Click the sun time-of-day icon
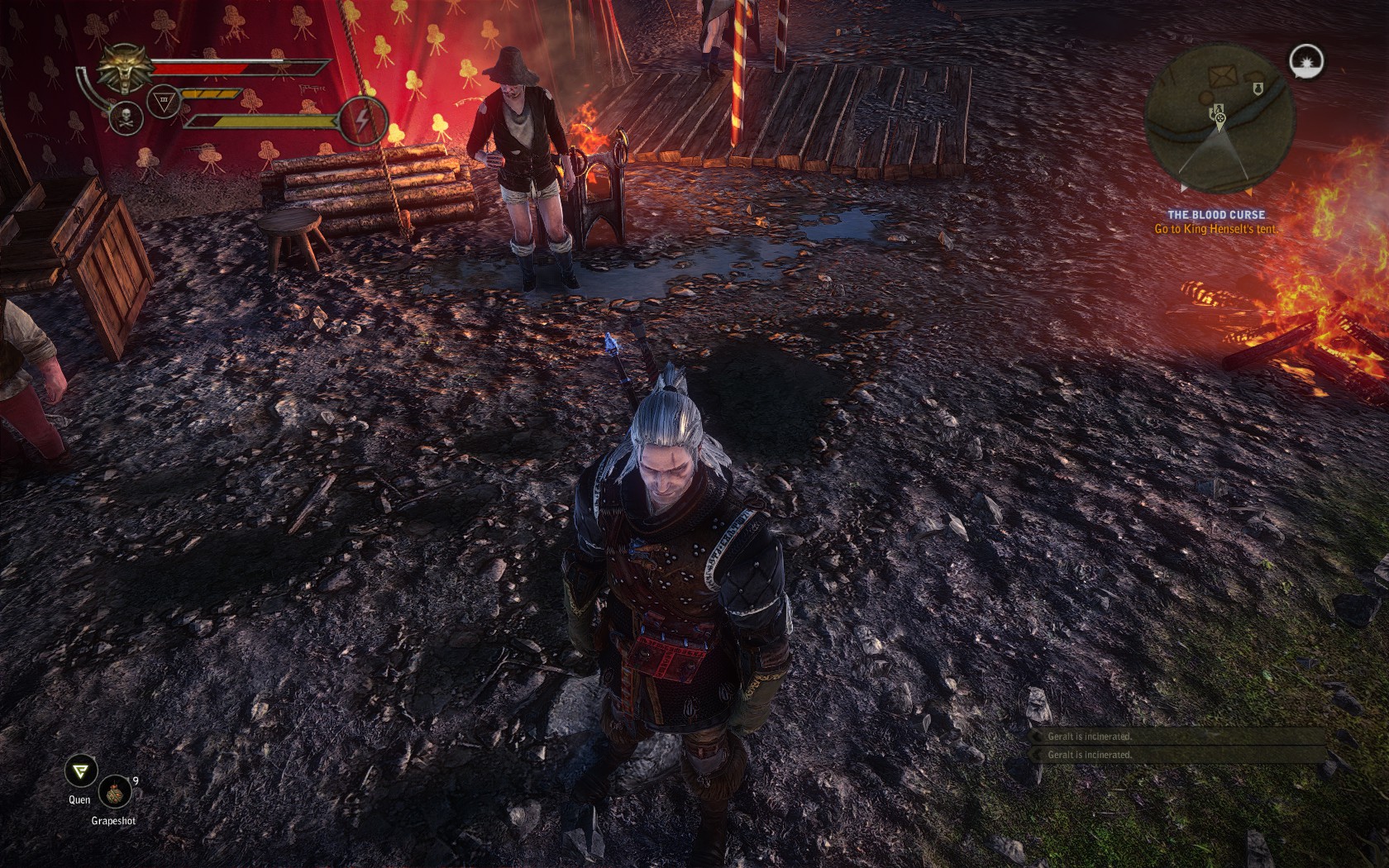This screenshot has width=1389, height=868. (1306, 62)
